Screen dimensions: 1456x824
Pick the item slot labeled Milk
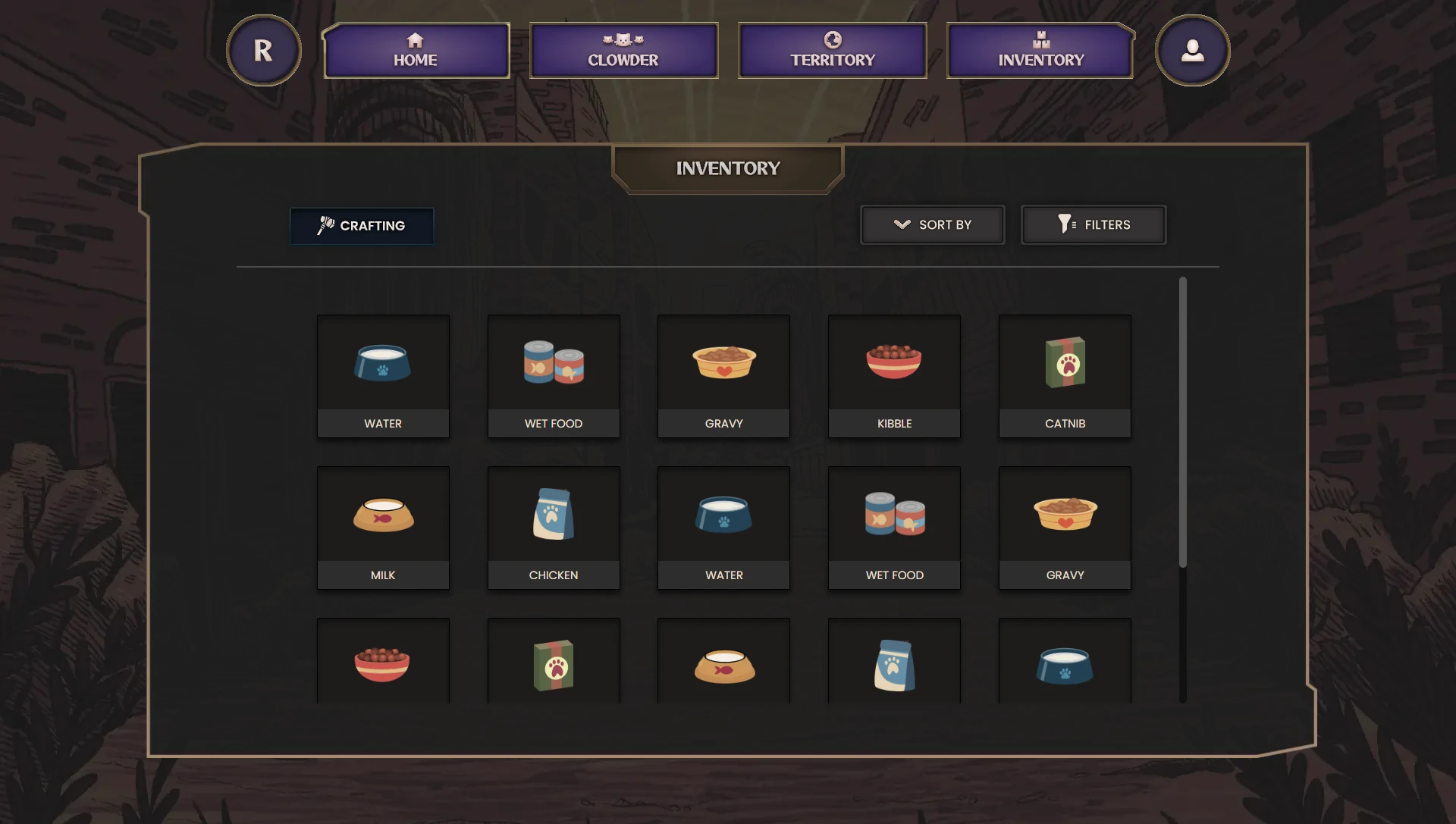pyautogui.click(x=383, y=528)
